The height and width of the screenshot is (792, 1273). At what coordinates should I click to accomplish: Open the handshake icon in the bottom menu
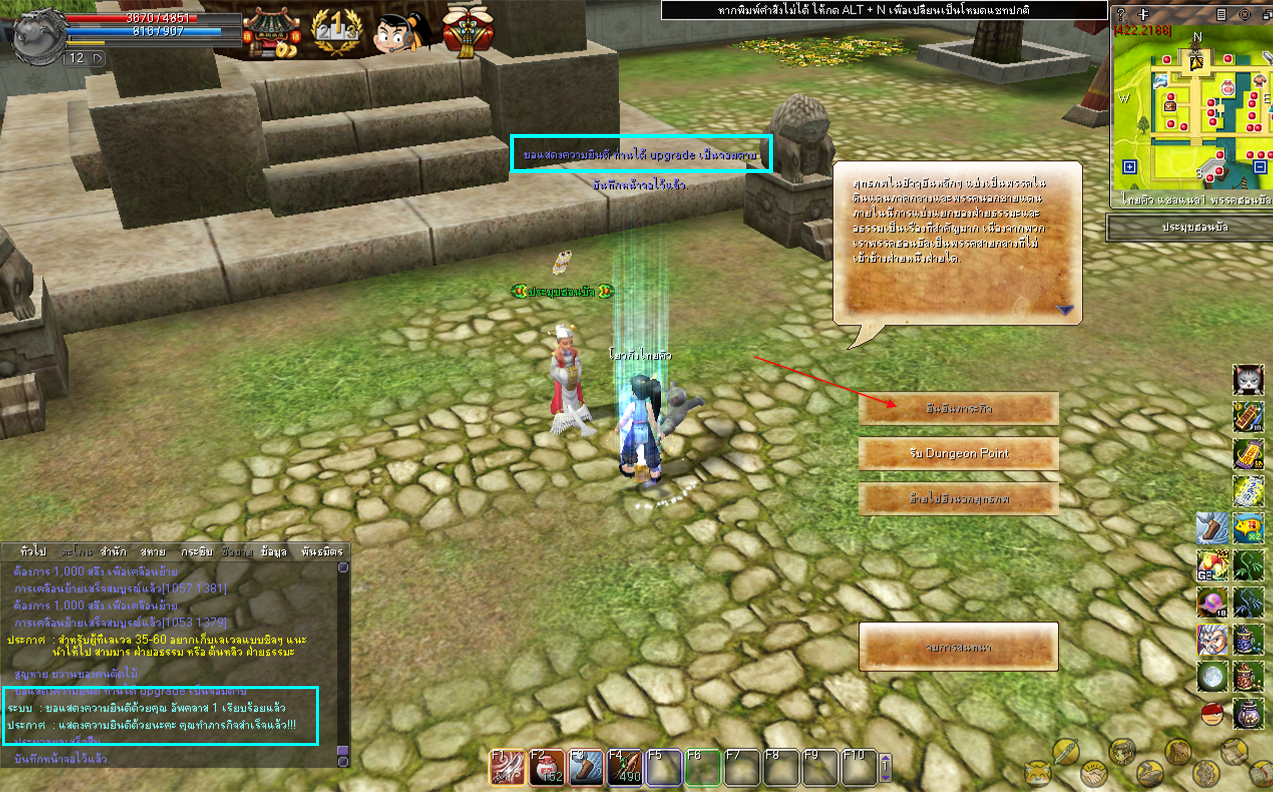(x=1094, y=772)
